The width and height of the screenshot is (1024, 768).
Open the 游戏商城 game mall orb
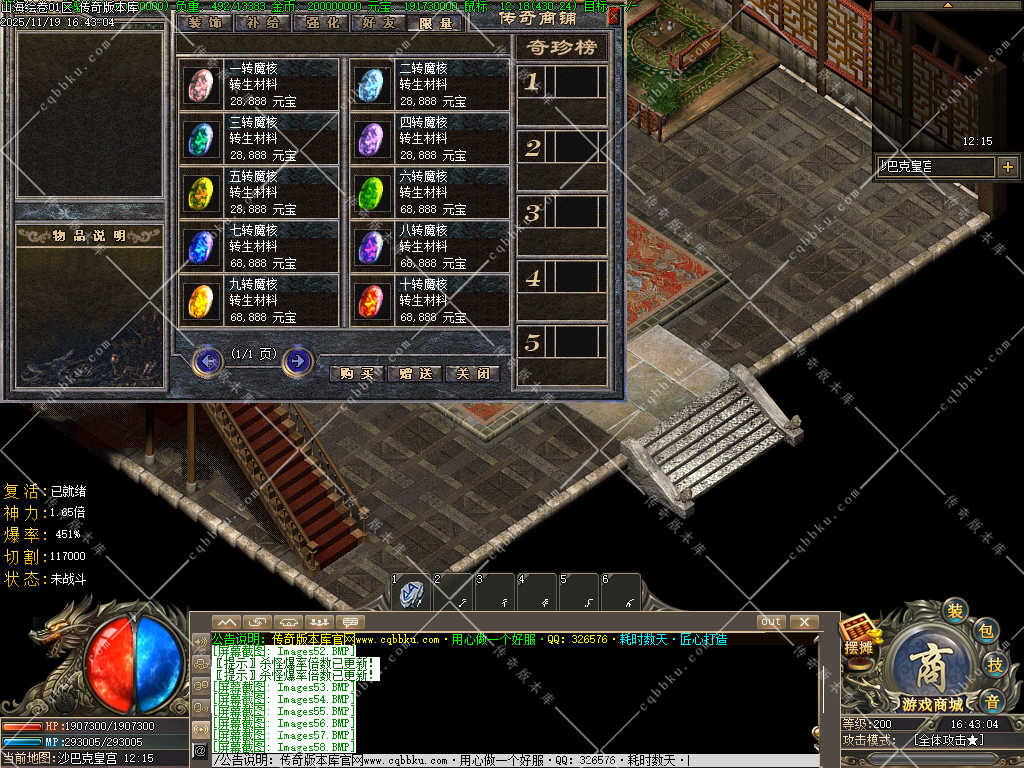927,660
